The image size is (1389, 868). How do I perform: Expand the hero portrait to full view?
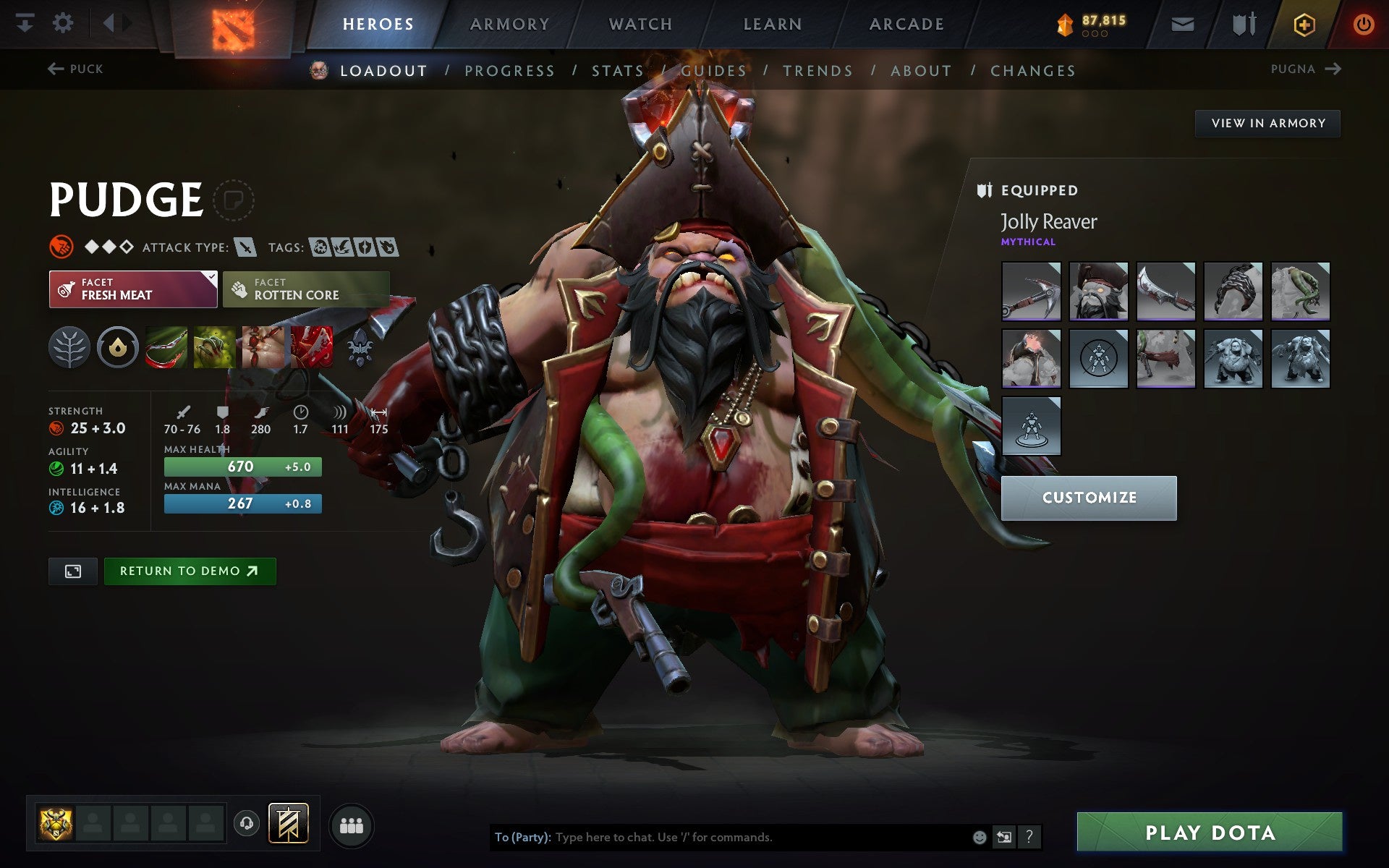coord(72,571)
